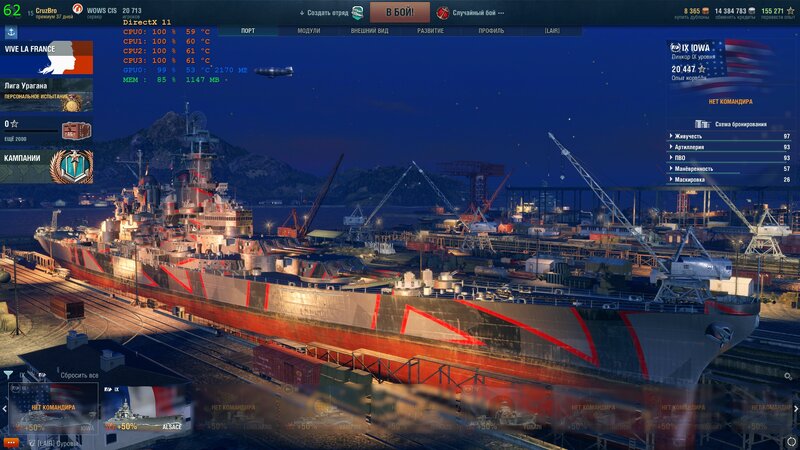
Task: Go to the РАЗВИТИЕ tab
Action: tap(430, 31)
